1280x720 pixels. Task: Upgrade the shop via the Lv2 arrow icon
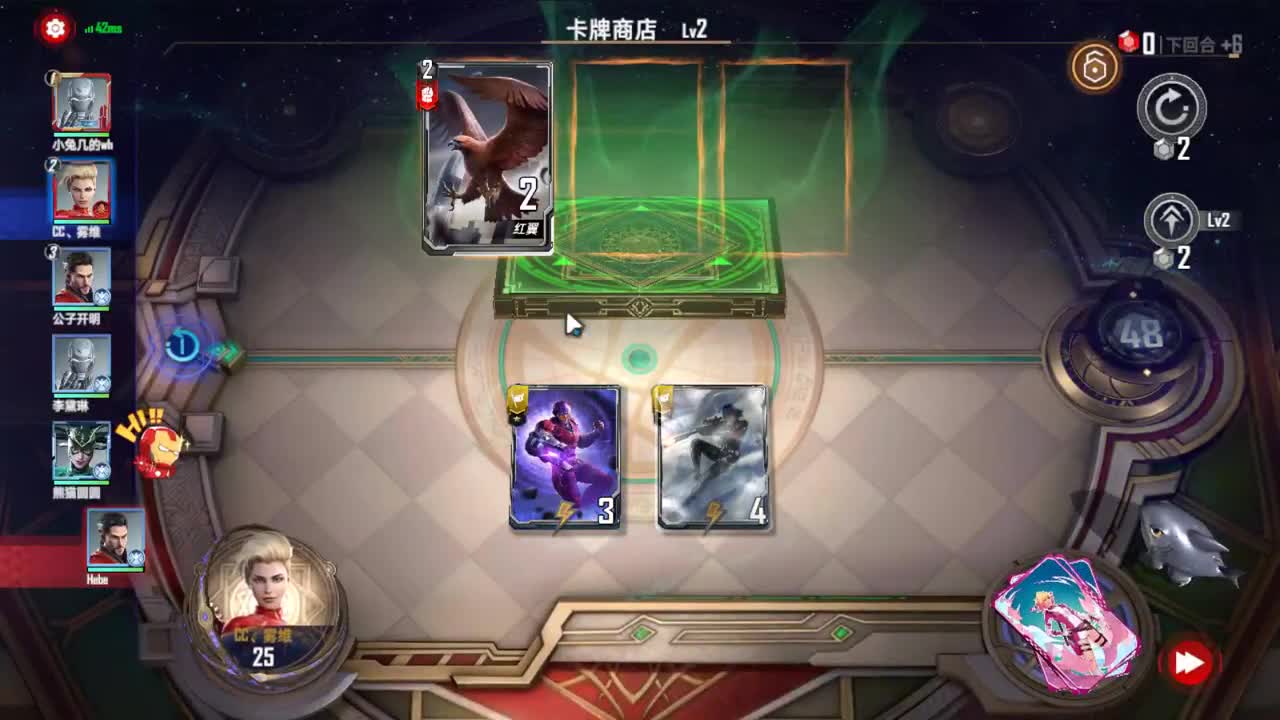(1172, 220)
